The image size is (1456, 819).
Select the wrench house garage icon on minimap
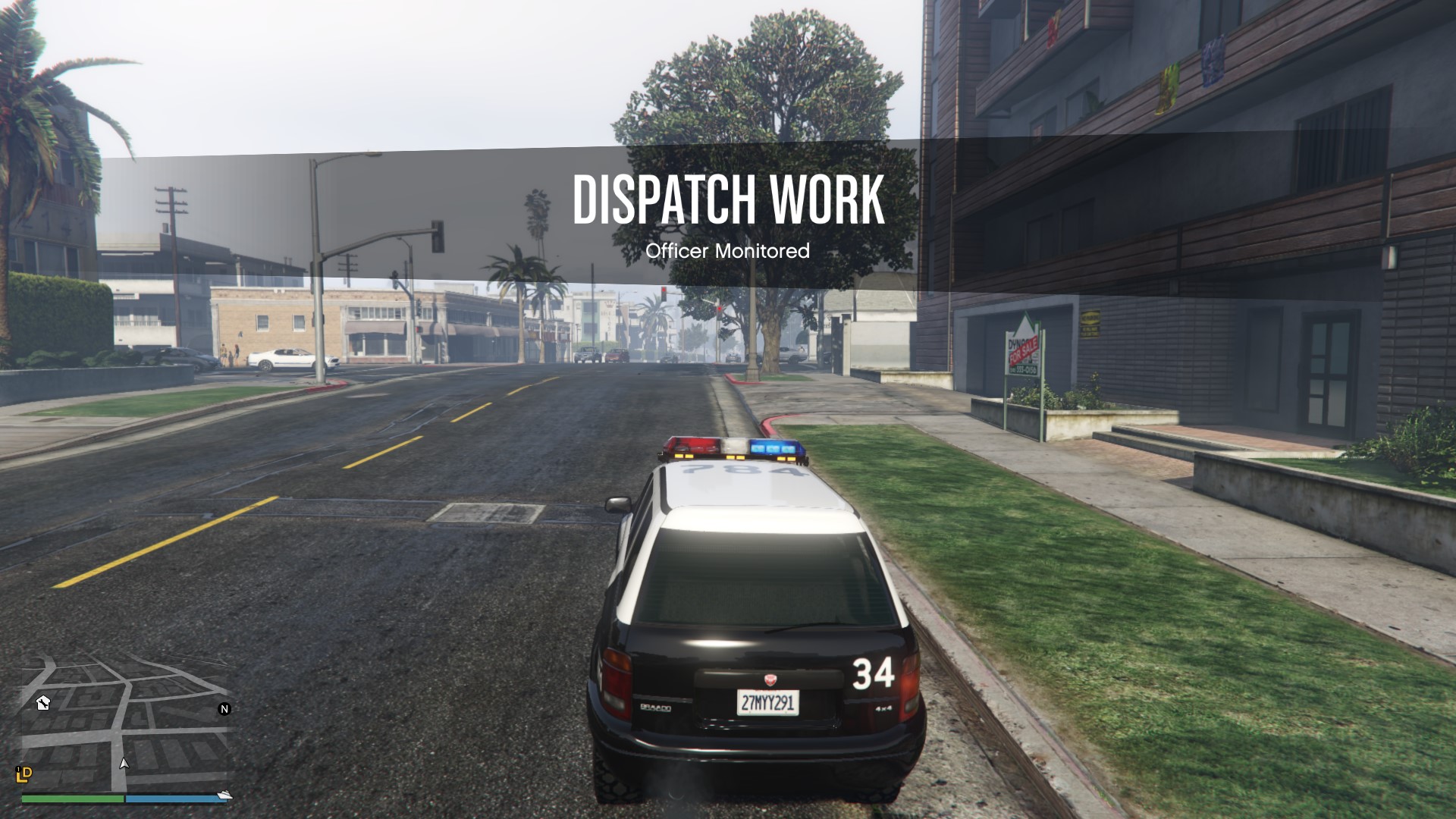[42, 703]
